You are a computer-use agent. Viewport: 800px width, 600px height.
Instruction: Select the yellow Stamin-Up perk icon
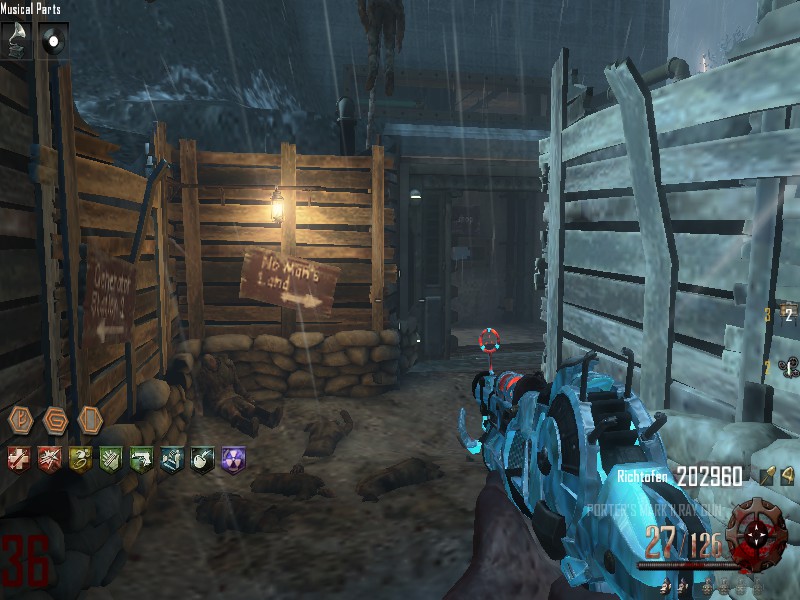79,460
